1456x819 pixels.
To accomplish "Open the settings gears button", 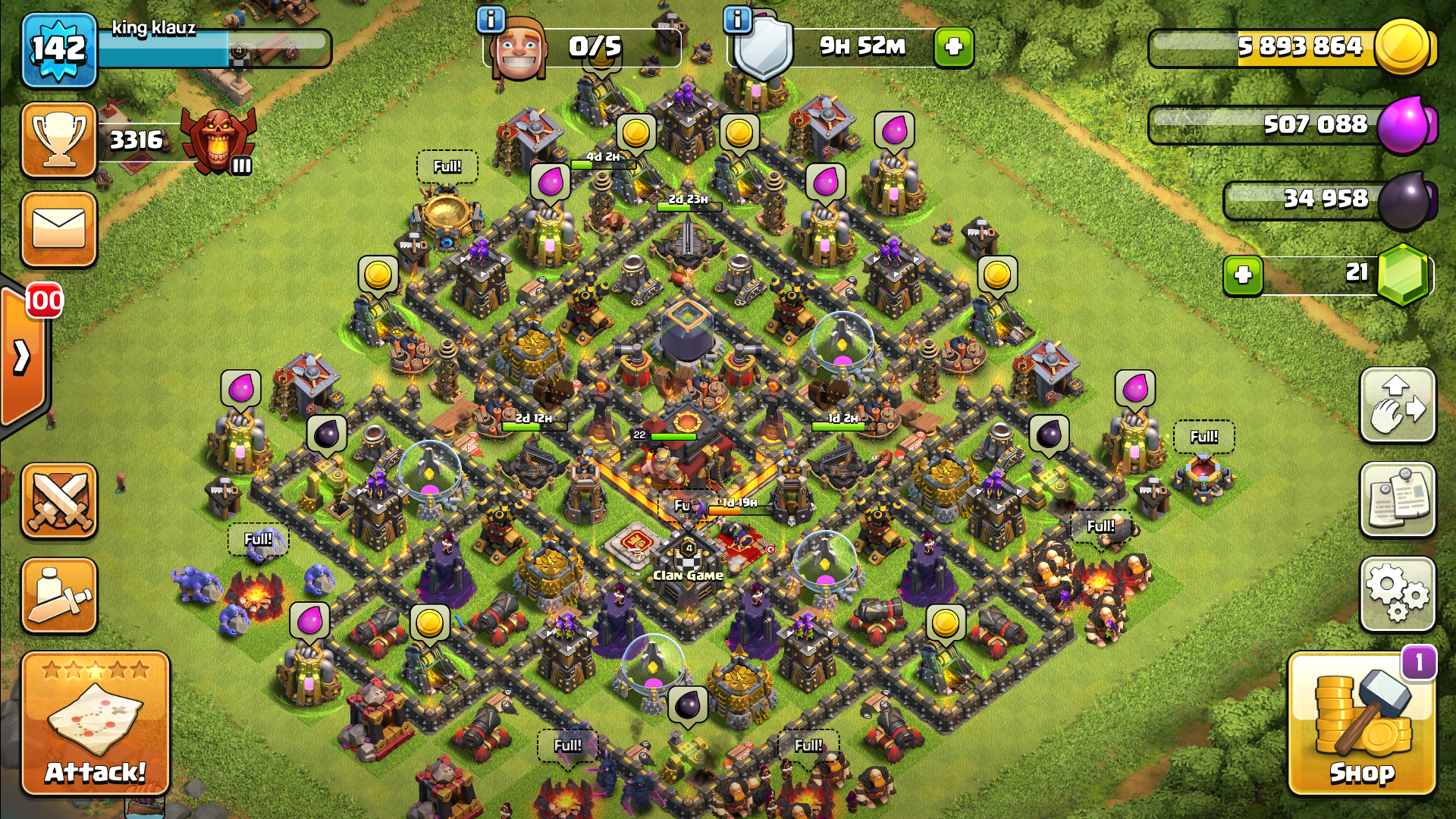I will tap(1398, 595).
